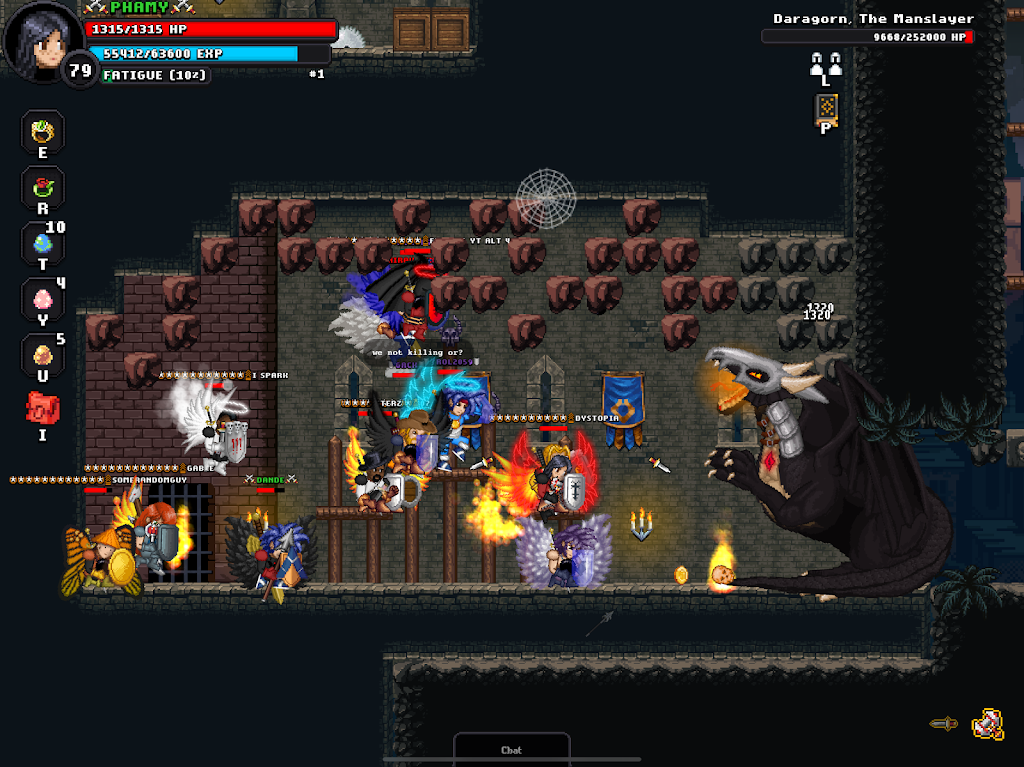Select the dagger weapon icon

(x=943, y=723)
